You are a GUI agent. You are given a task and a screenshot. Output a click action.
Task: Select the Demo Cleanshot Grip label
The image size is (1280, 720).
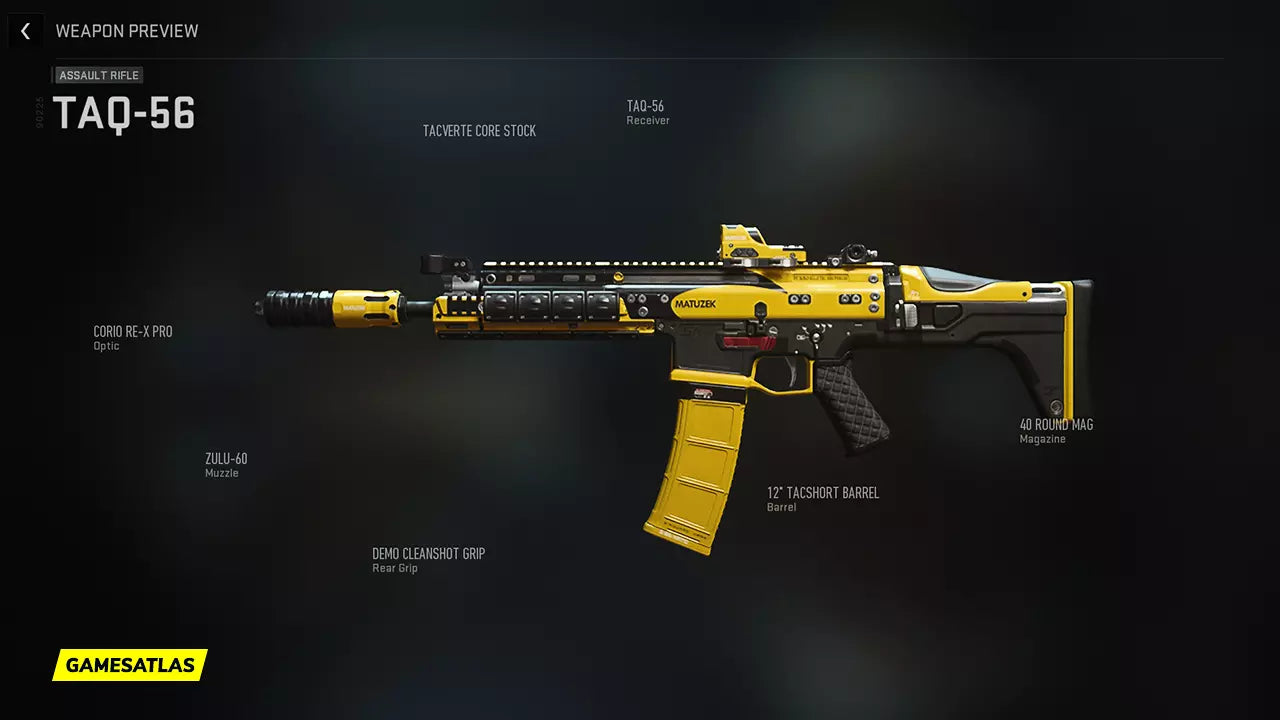coord(428,559)
